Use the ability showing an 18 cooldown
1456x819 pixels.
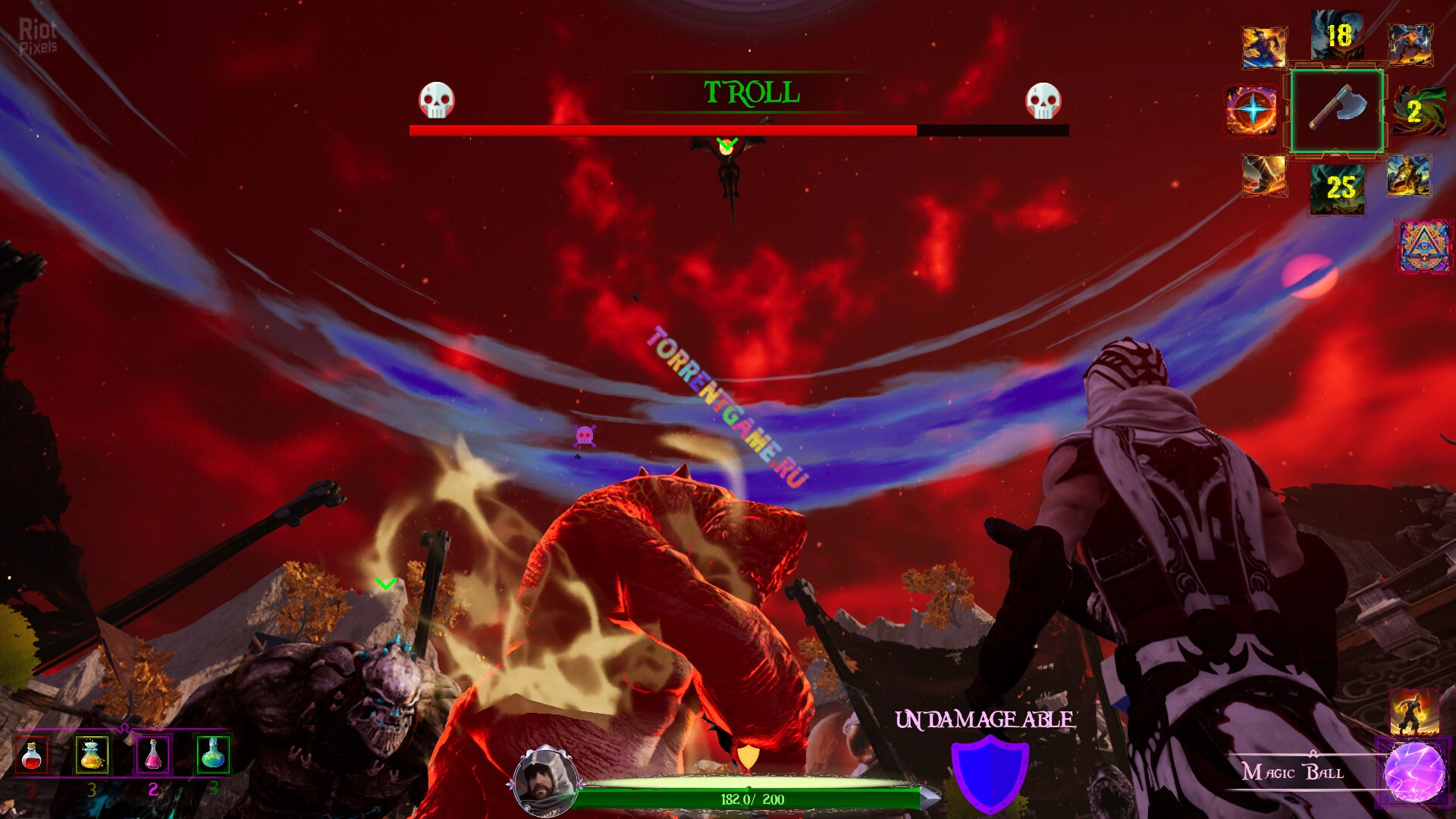click(x=1338, y=35)
